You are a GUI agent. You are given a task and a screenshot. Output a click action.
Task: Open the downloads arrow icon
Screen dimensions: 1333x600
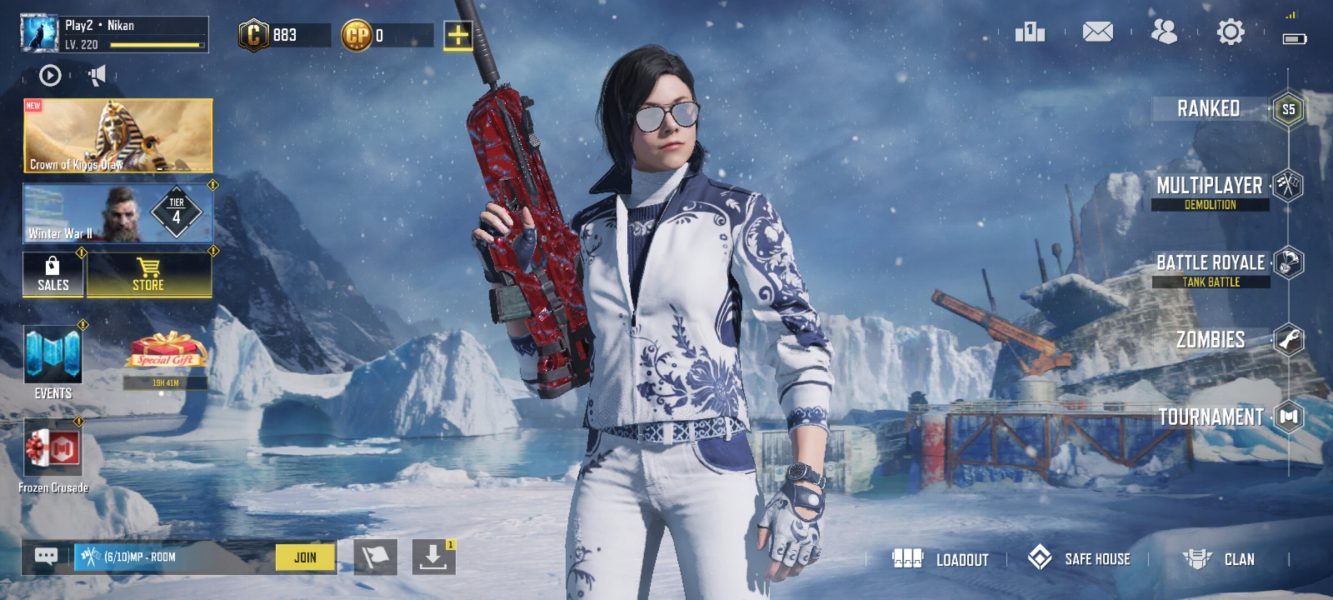click(x=433, y=557)
